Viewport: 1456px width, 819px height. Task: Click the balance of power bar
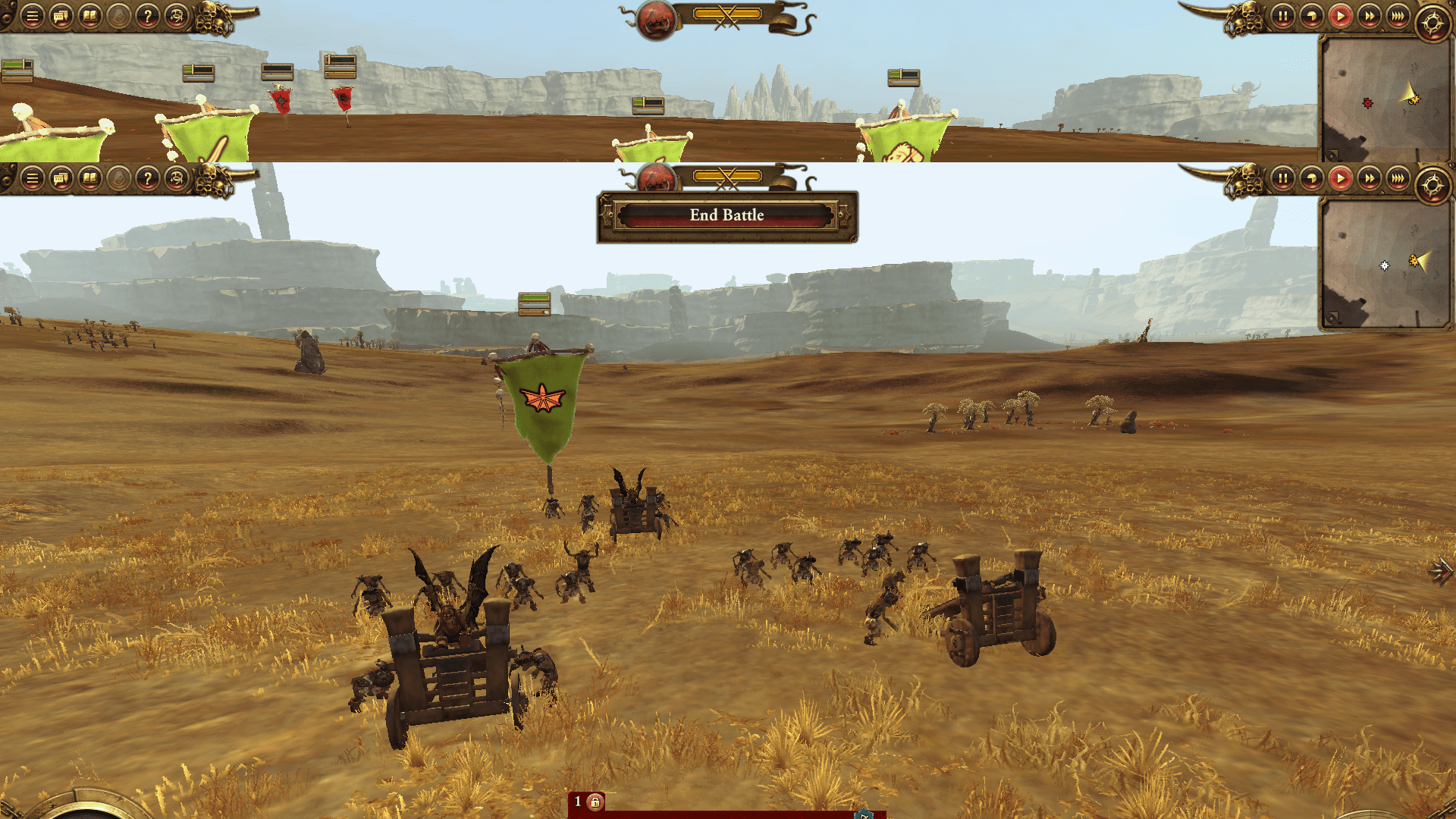point(726,176)
